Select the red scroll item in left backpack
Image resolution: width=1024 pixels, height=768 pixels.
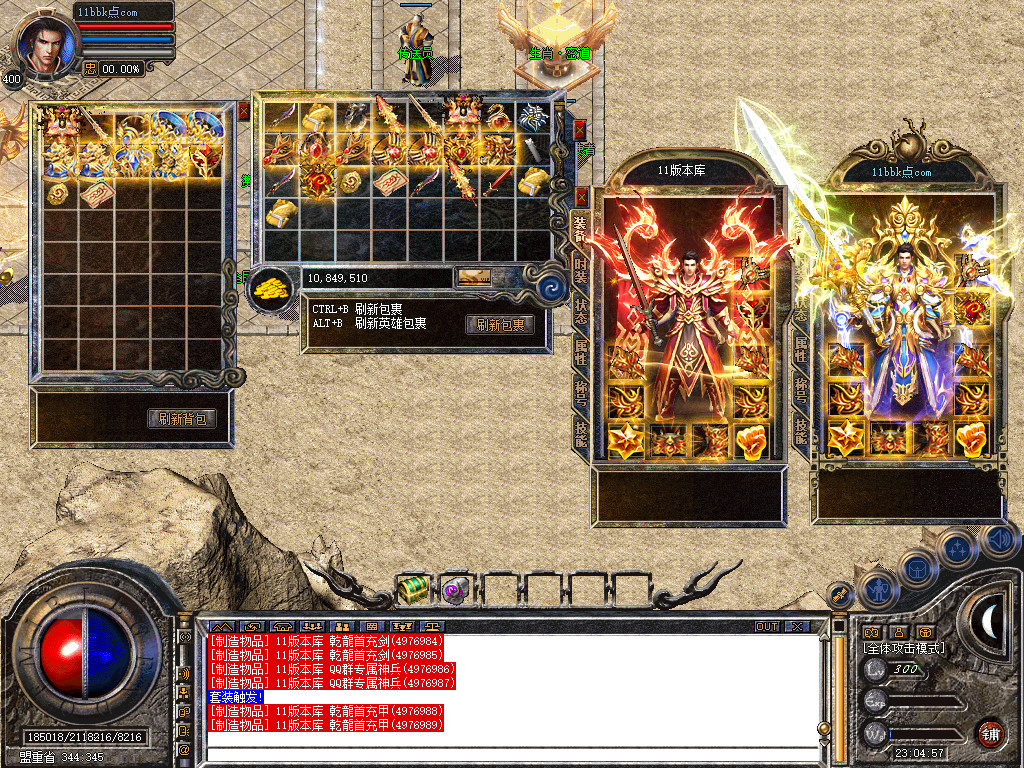point(98,193)
